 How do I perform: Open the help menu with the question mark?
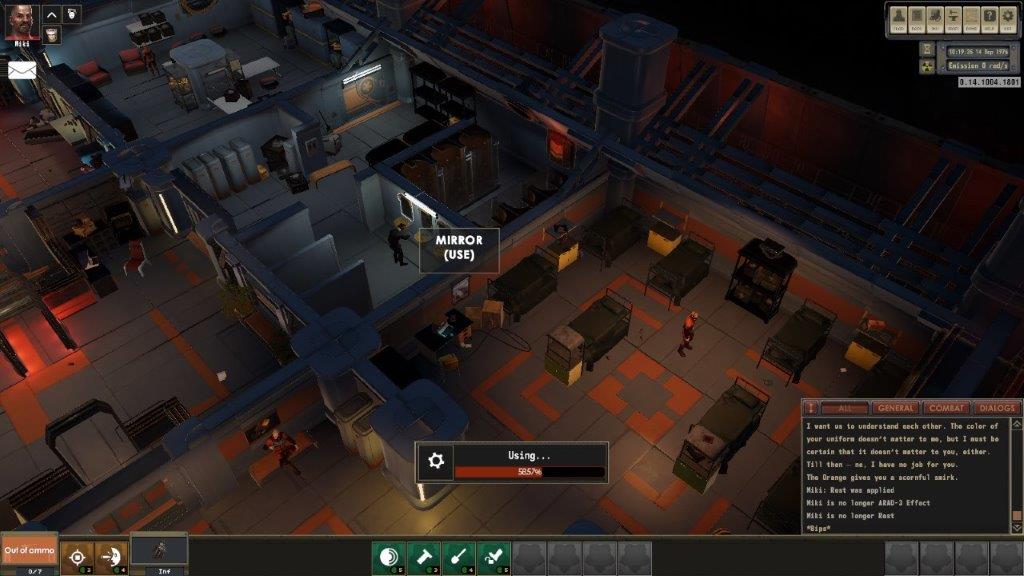tap(988, 17)
